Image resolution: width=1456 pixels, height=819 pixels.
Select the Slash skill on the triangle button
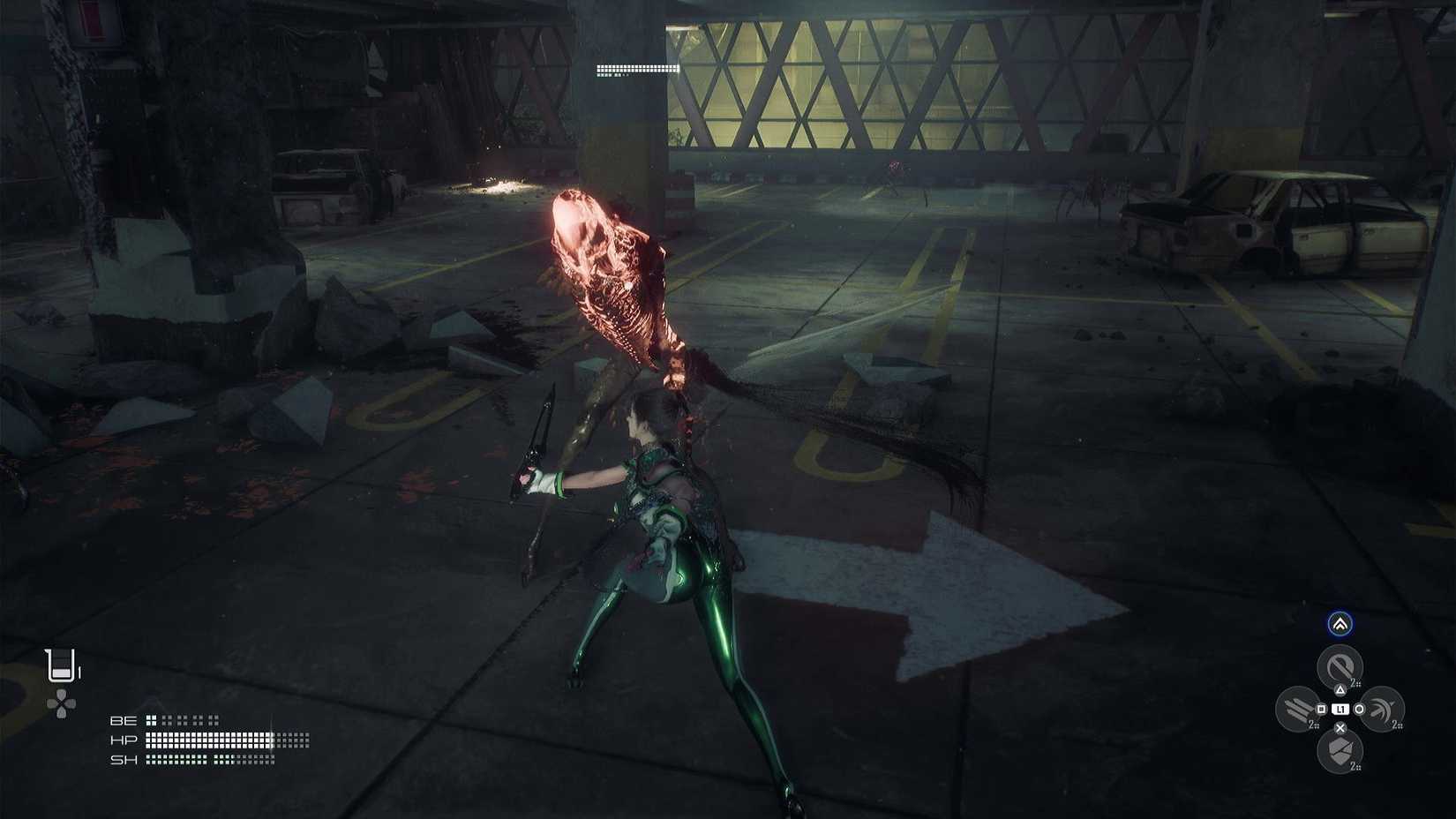pos(1340,664)
